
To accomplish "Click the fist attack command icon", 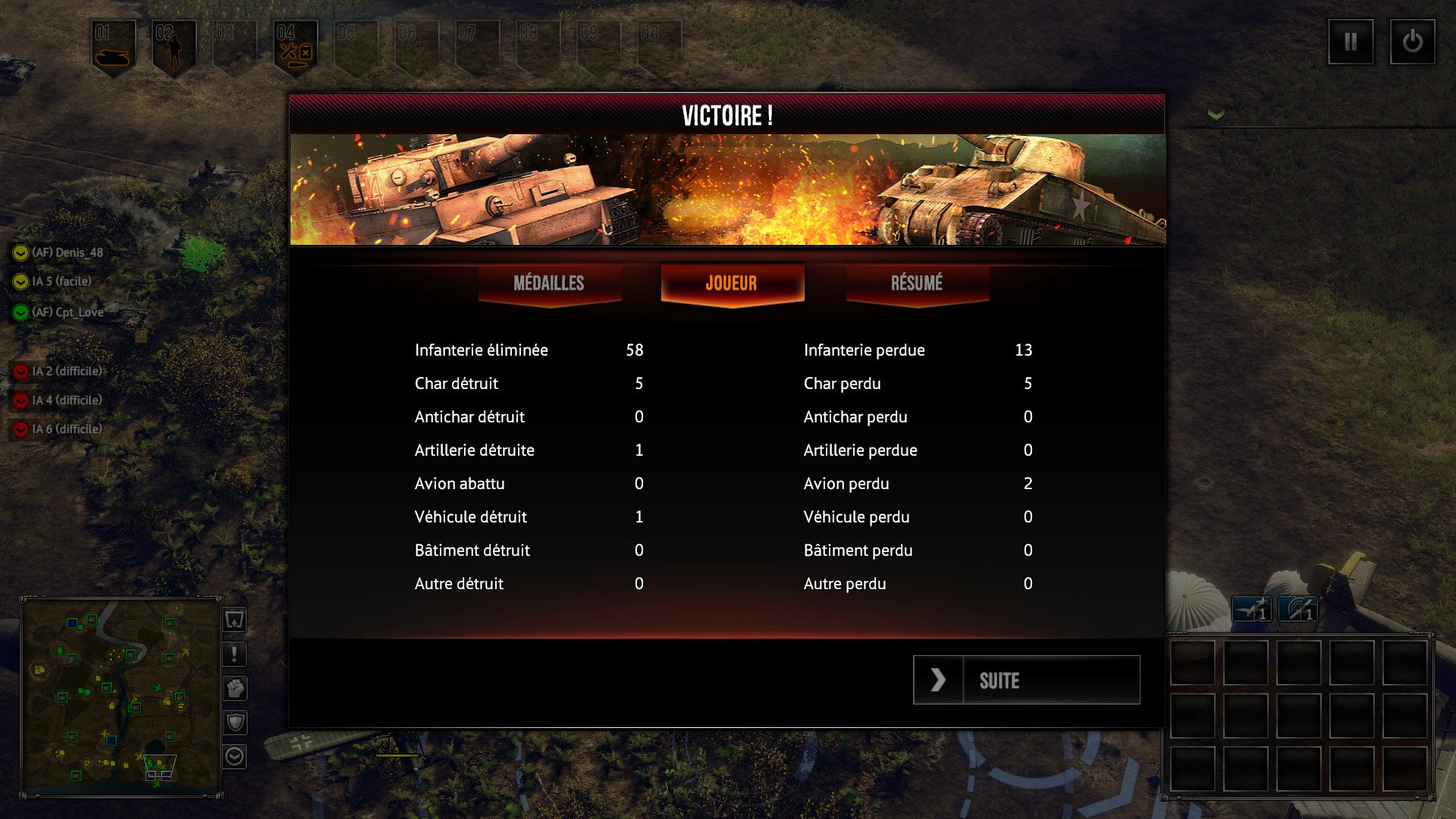I will 235,689.
